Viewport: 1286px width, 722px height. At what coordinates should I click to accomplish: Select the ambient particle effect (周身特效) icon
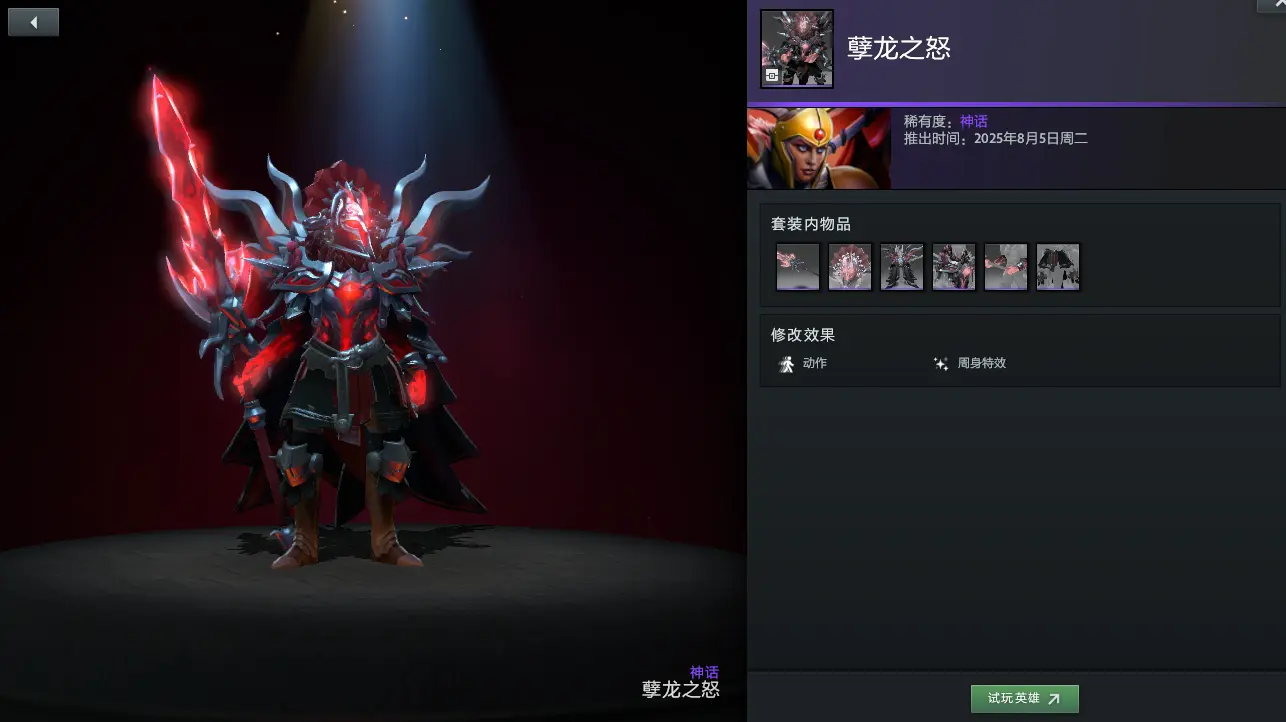point(941,363)
